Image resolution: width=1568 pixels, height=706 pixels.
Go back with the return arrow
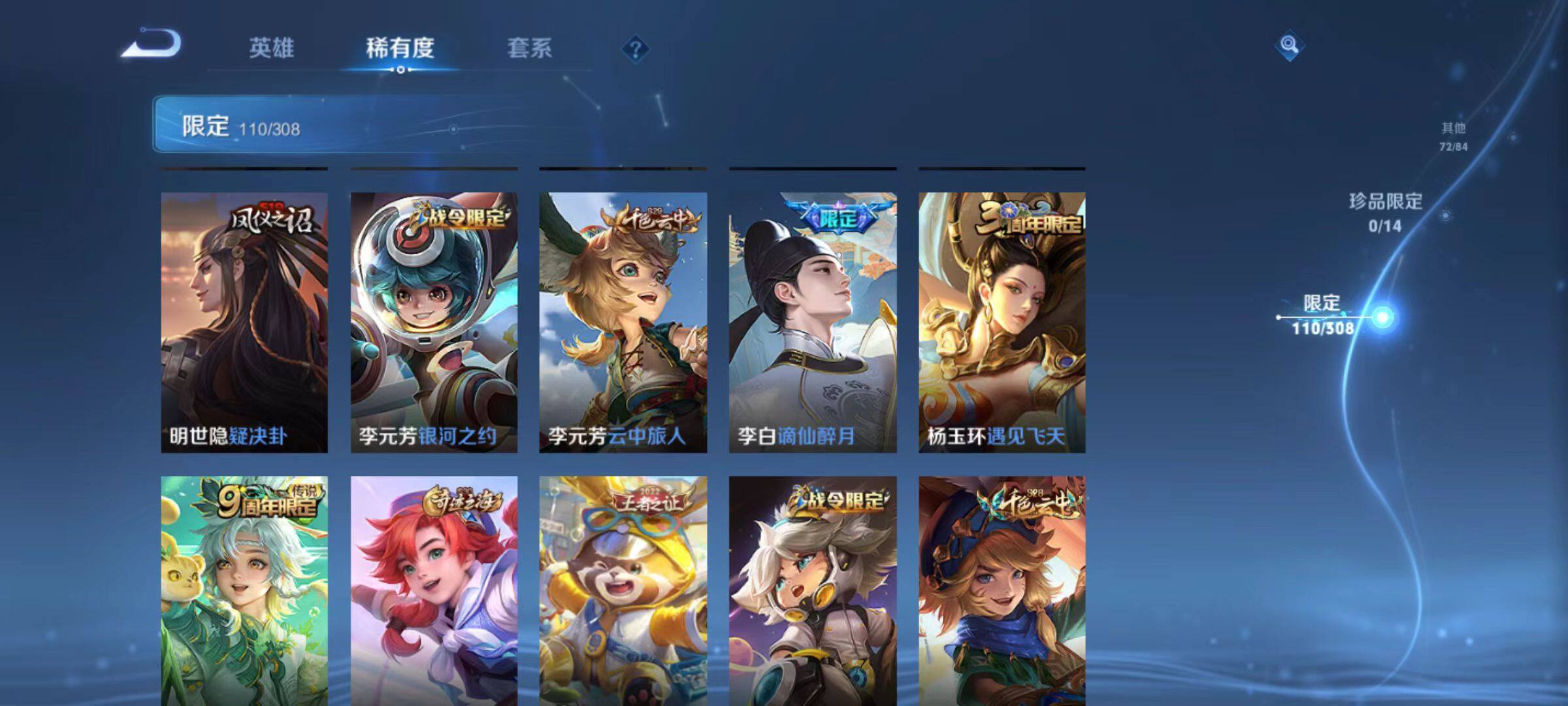[152, 44]
